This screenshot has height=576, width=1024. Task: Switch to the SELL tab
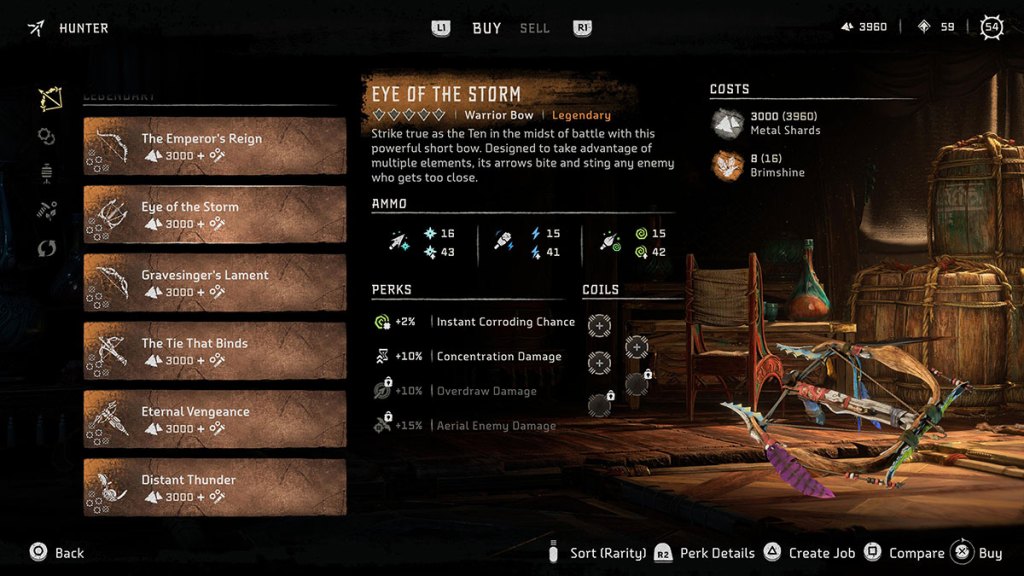(x=534, y=28)
